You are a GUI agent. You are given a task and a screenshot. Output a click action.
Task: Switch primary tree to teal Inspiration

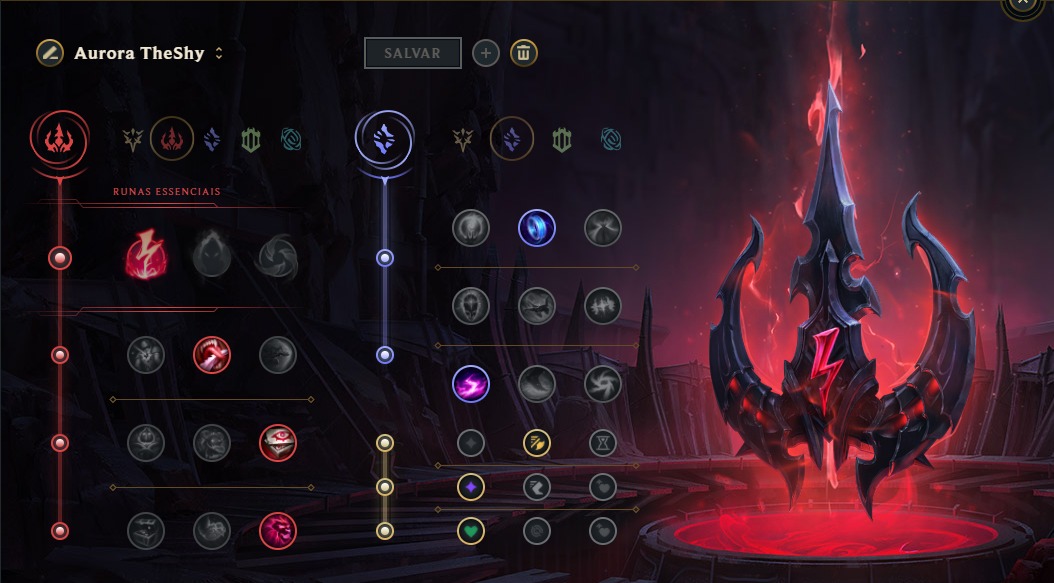[291, 140]
